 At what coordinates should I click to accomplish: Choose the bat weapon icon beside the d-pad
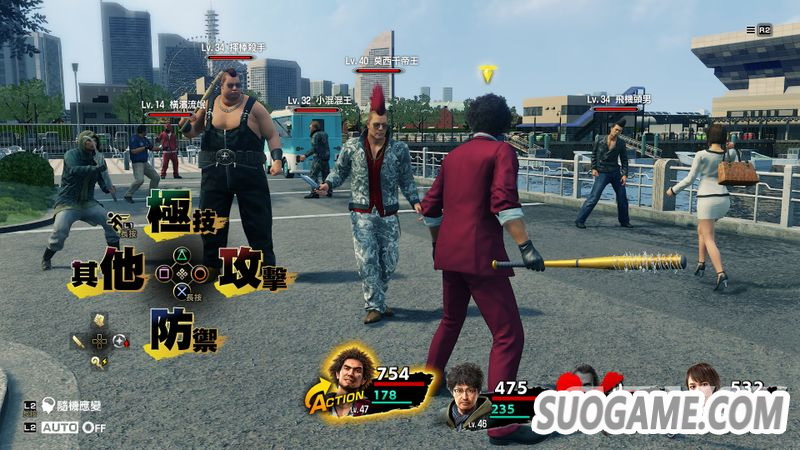(x=79, y=341)
